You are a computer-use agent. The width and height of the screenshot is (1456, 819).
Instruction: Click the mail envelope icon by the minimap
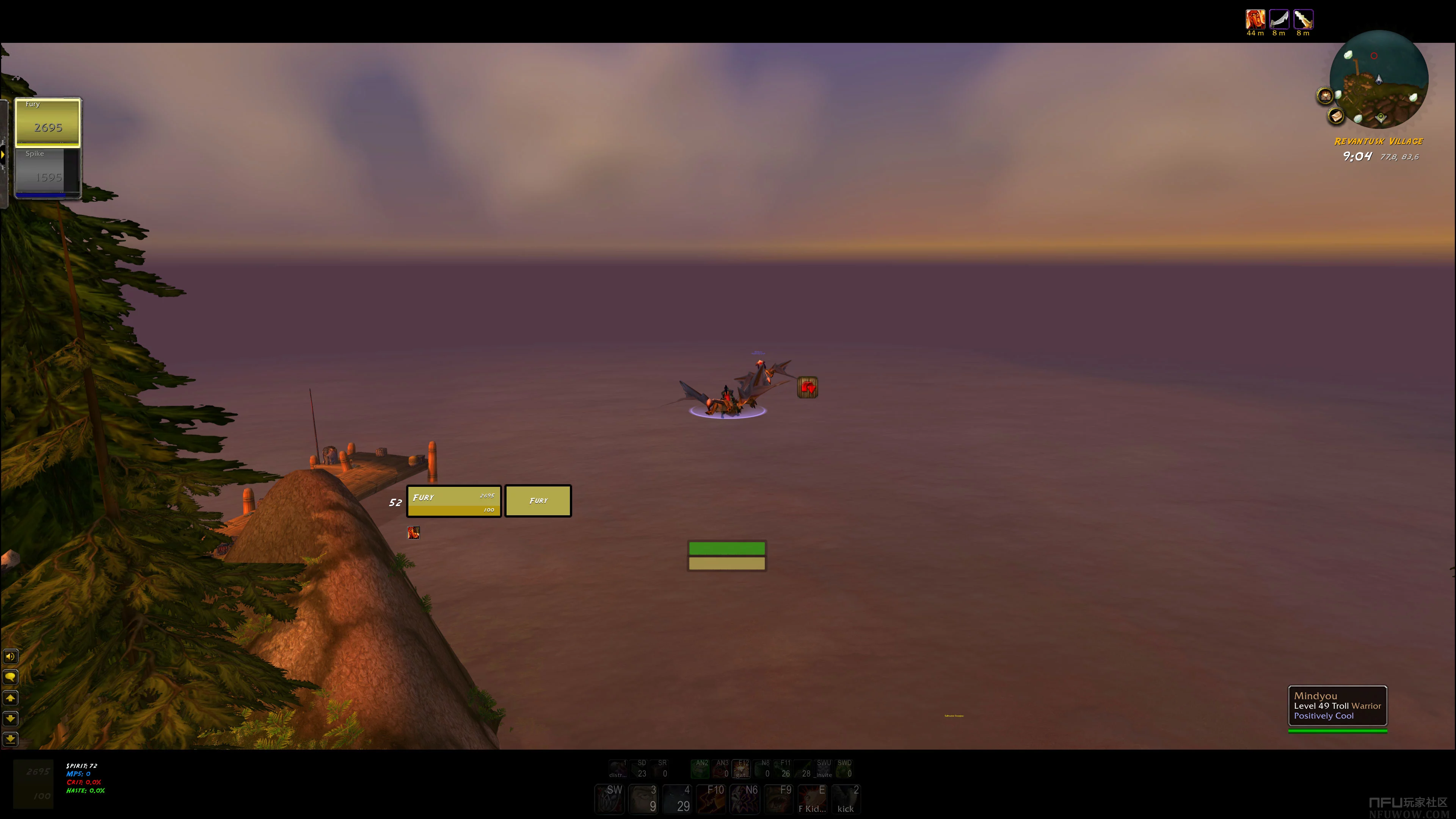coord(1336,116)
